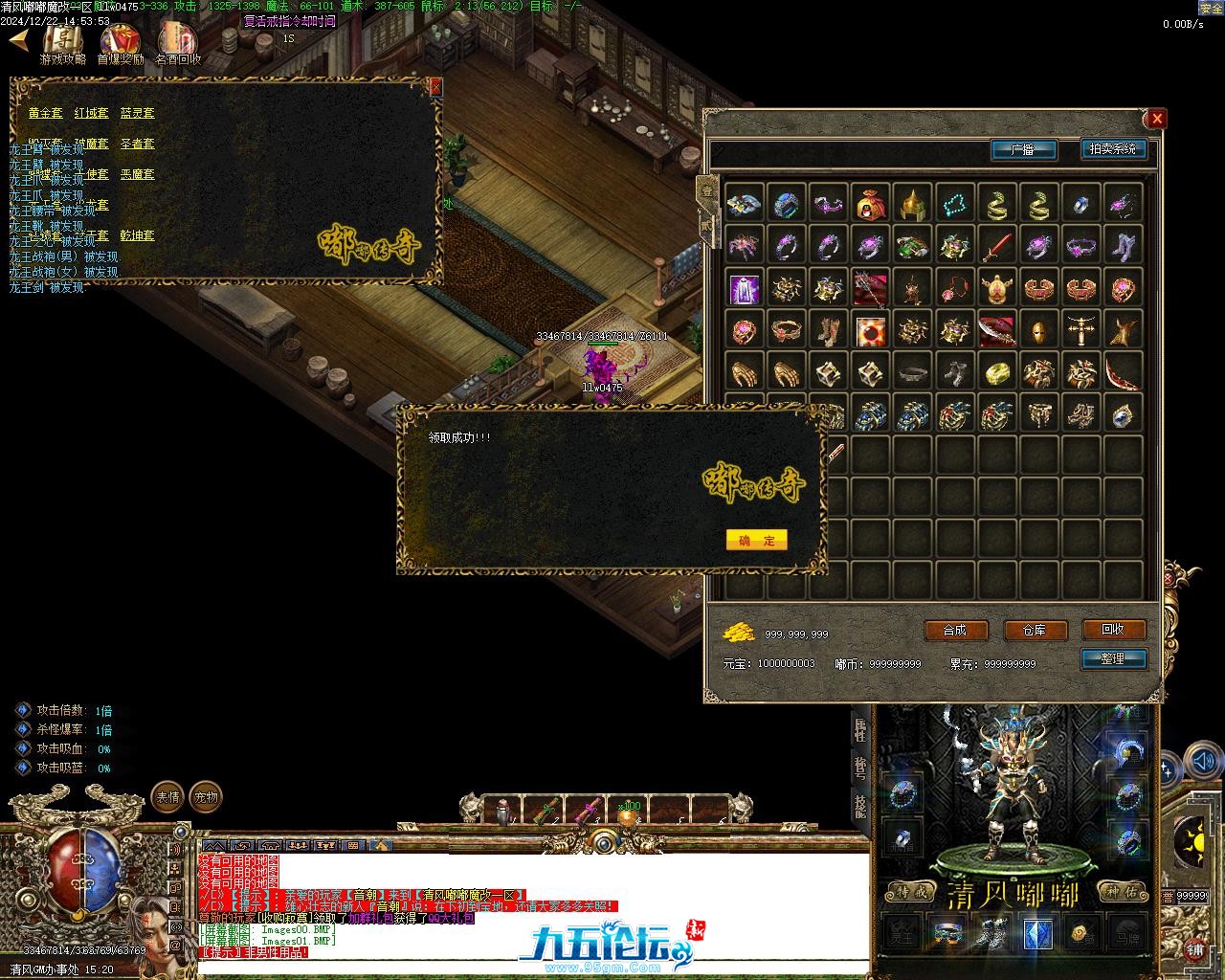Open the 合成 crafting function
The image size is (1225, 980).
click(955, 630)
